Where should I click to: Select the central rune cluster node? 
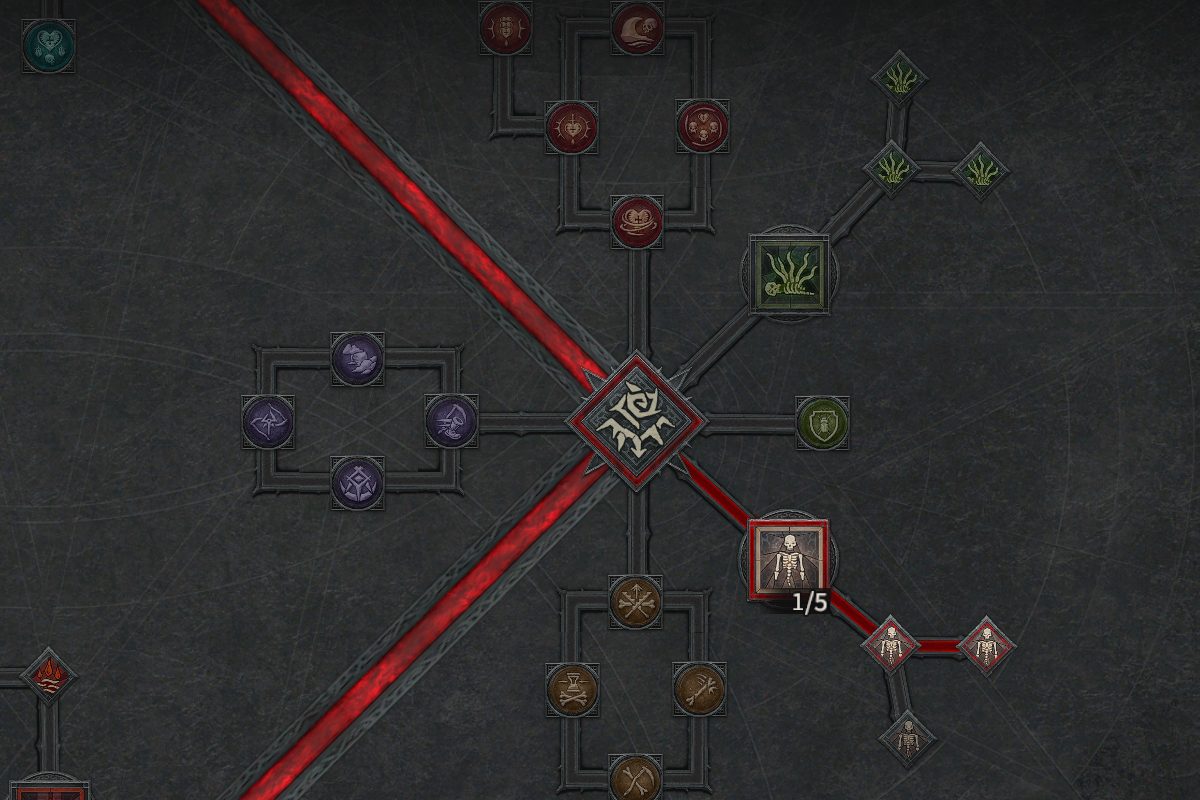tap(636, 421)
